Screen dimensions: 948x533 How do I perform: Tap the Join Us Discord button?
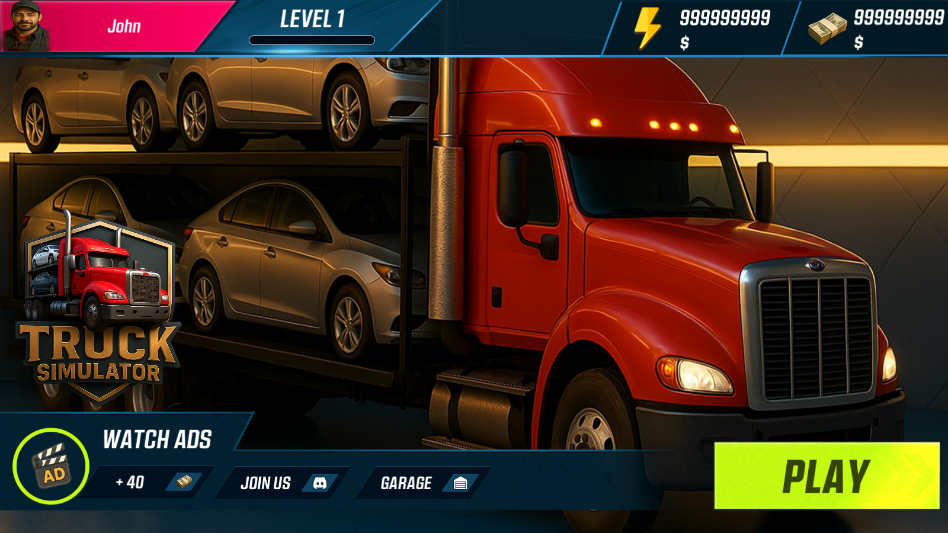tap(281, 483)
